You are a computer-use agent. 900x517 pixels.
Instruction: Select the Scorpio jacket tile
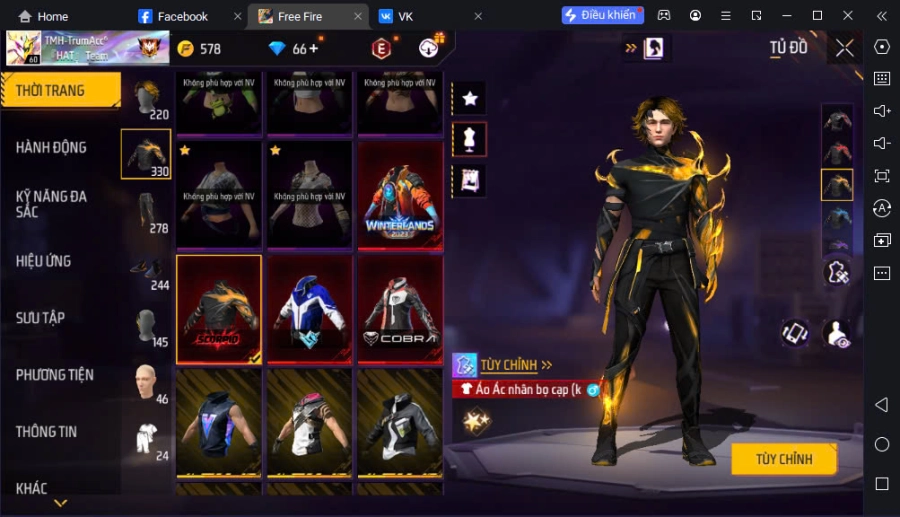click(219, 309)
